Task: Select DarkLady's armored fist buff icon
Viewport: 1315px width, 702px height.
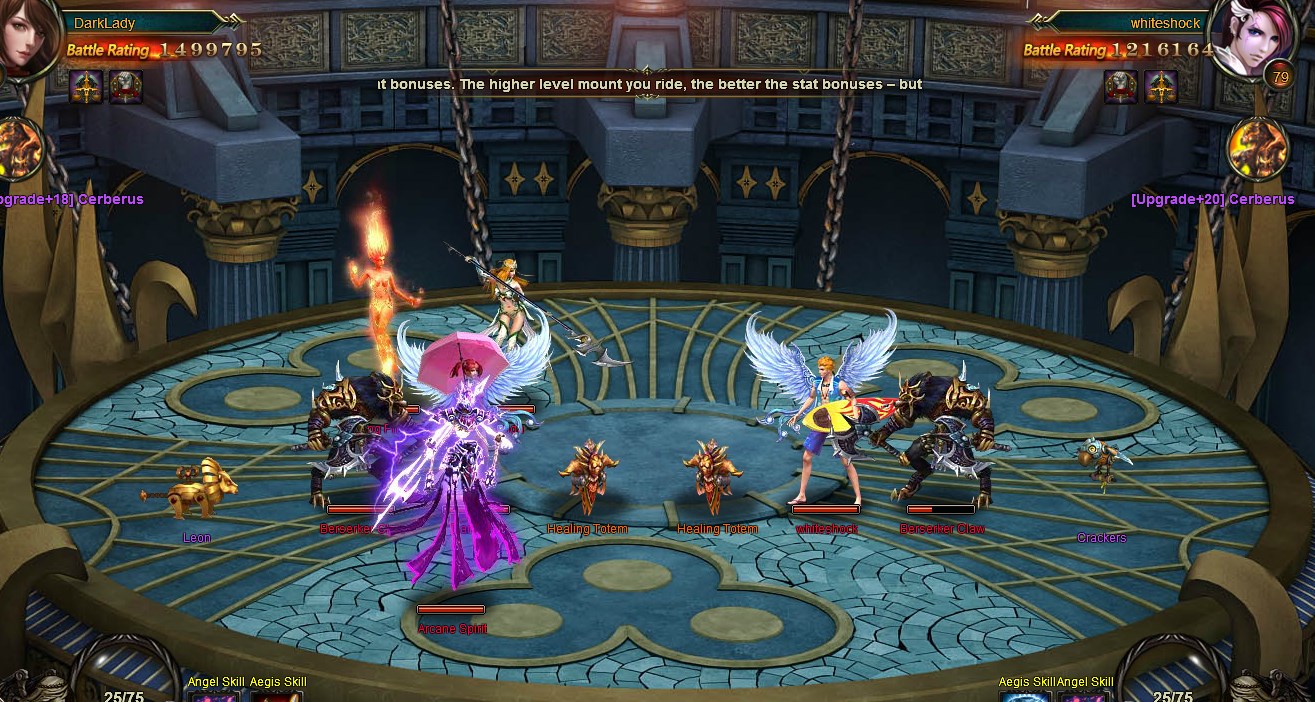Action: coord(126,87)
